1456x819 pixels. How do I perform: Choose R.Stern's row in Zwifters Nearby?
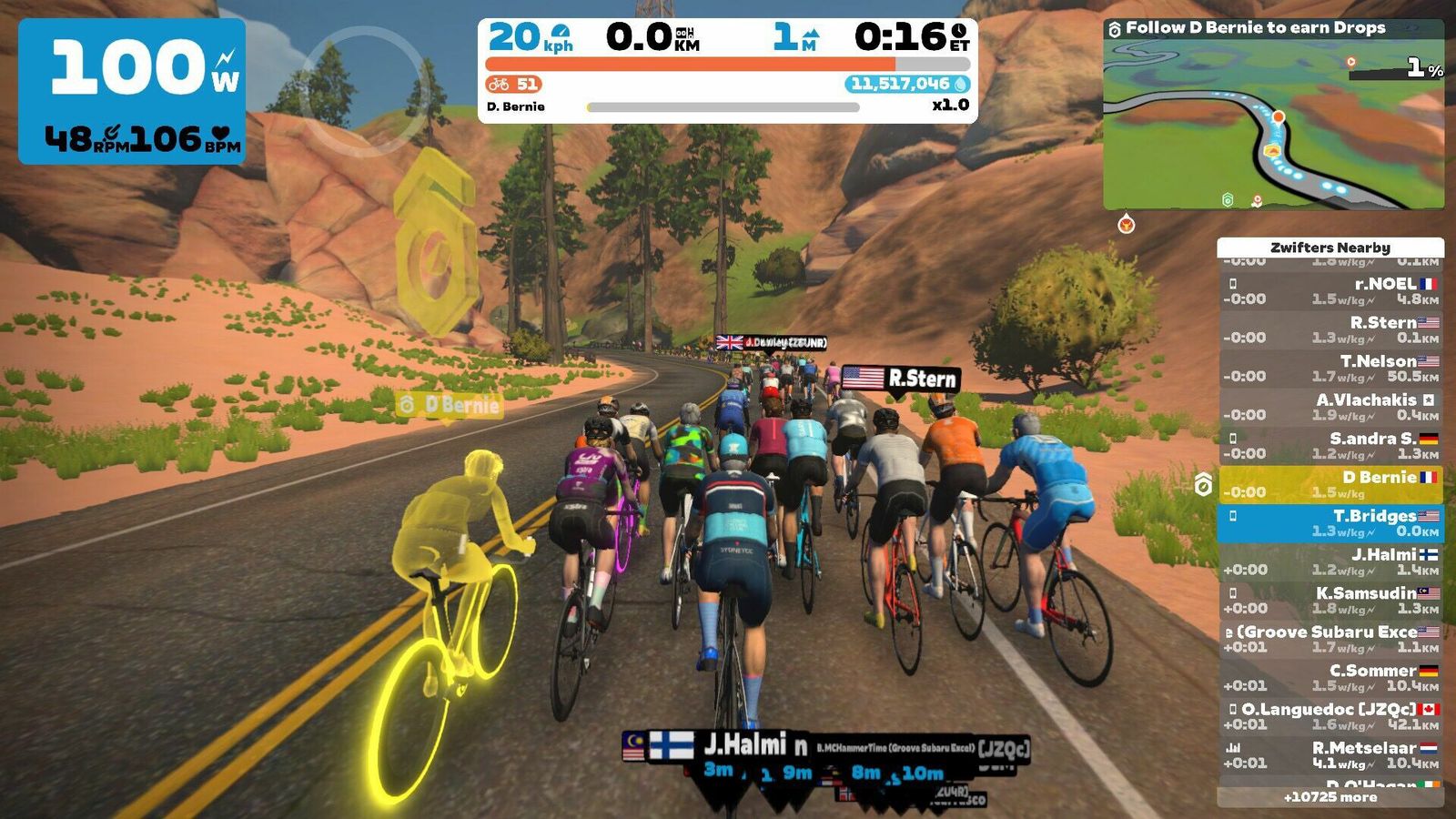pos(1330,329)
